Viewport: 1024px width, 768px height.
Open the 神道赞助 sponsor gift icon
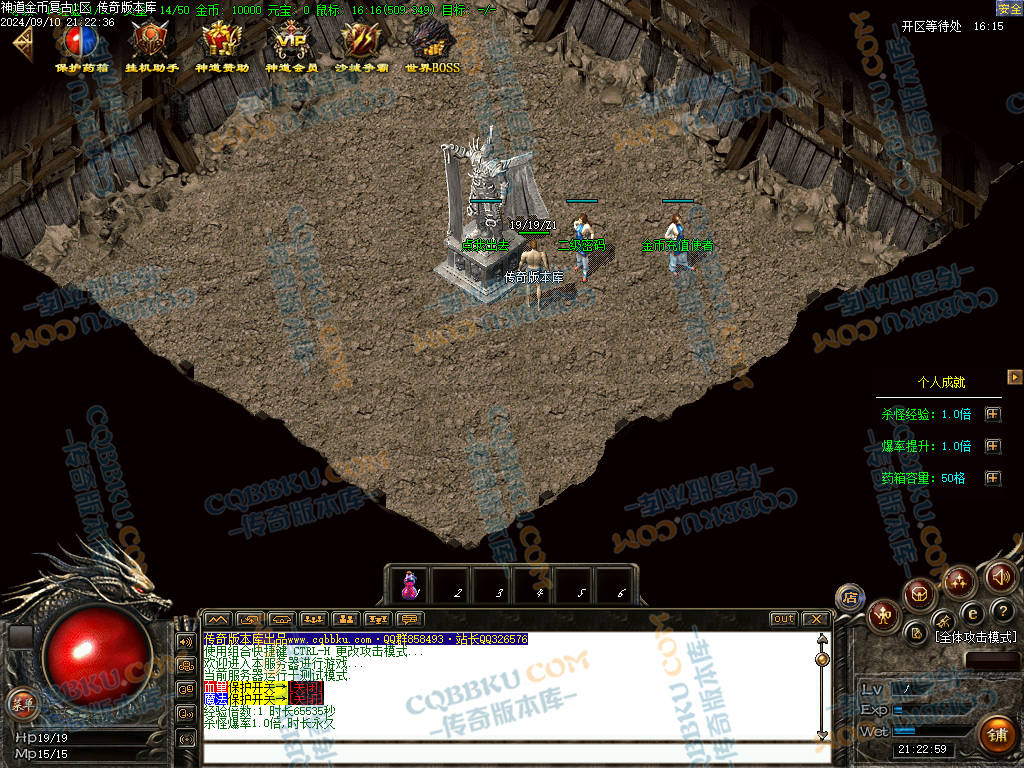point(222,43)
